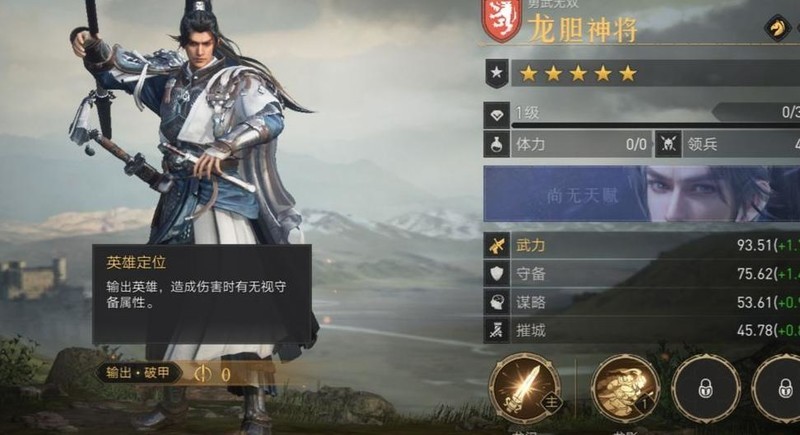Open the 尚无天赋 talent banner
Viewport: 800px width, 435px height.
tap(641, 194)
